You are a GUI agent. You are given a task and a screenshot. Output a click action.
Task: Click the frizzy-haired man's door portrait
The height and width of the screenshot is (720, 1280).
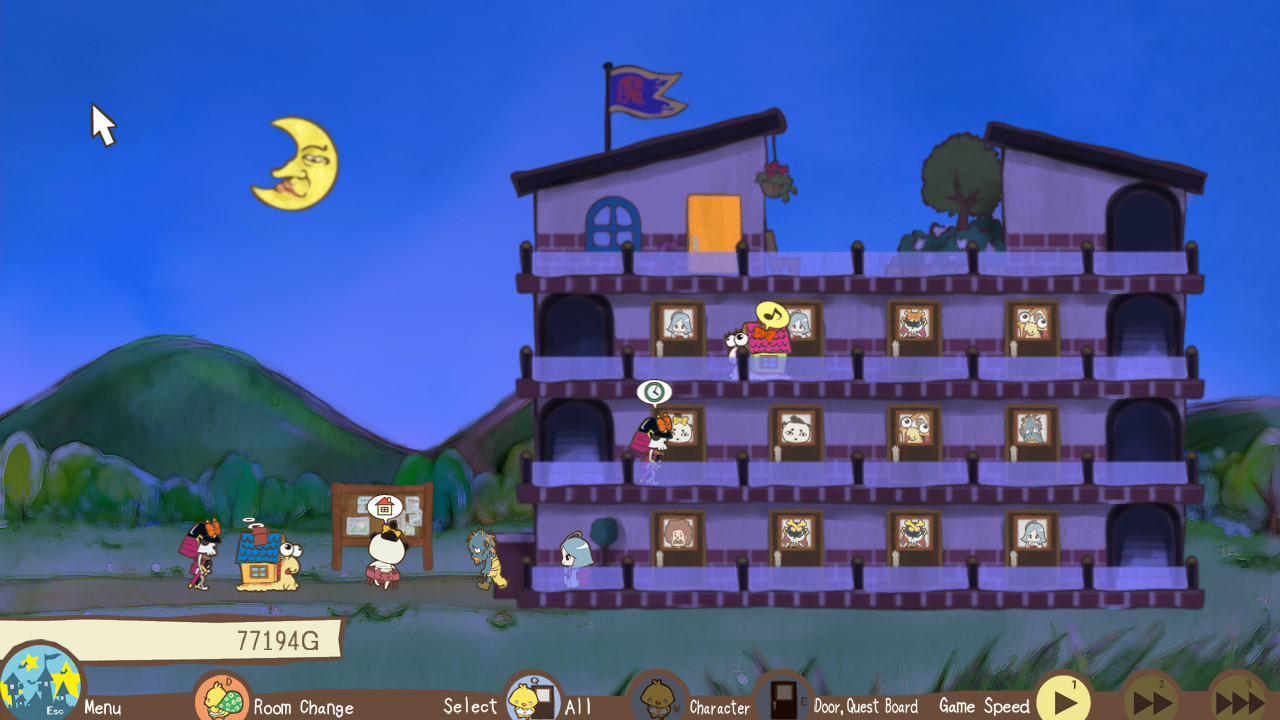pyautogui.click(x=676, y=535)
